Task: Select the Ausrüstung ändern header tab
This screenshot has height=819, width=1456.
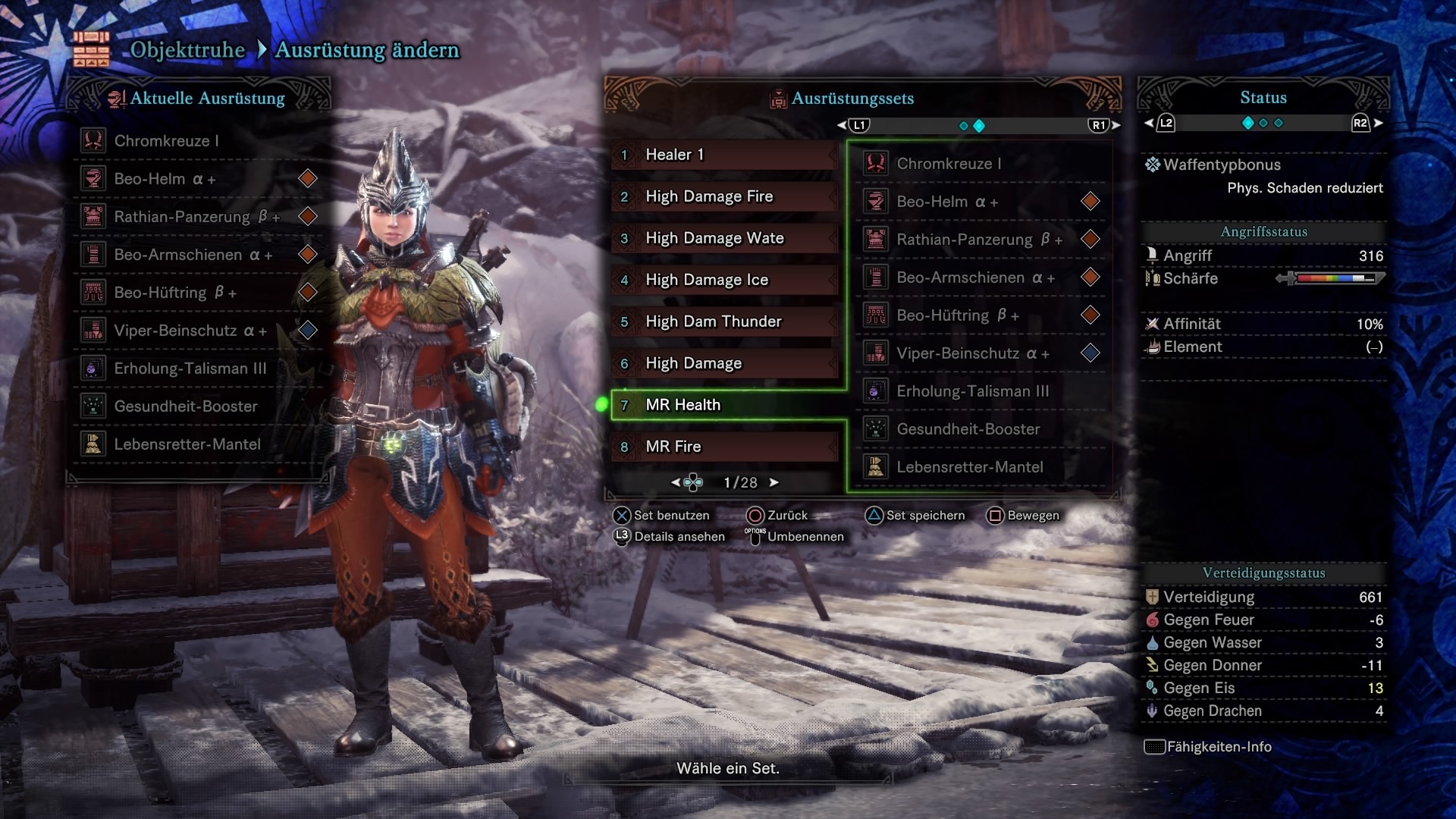Action: point(367,51)
